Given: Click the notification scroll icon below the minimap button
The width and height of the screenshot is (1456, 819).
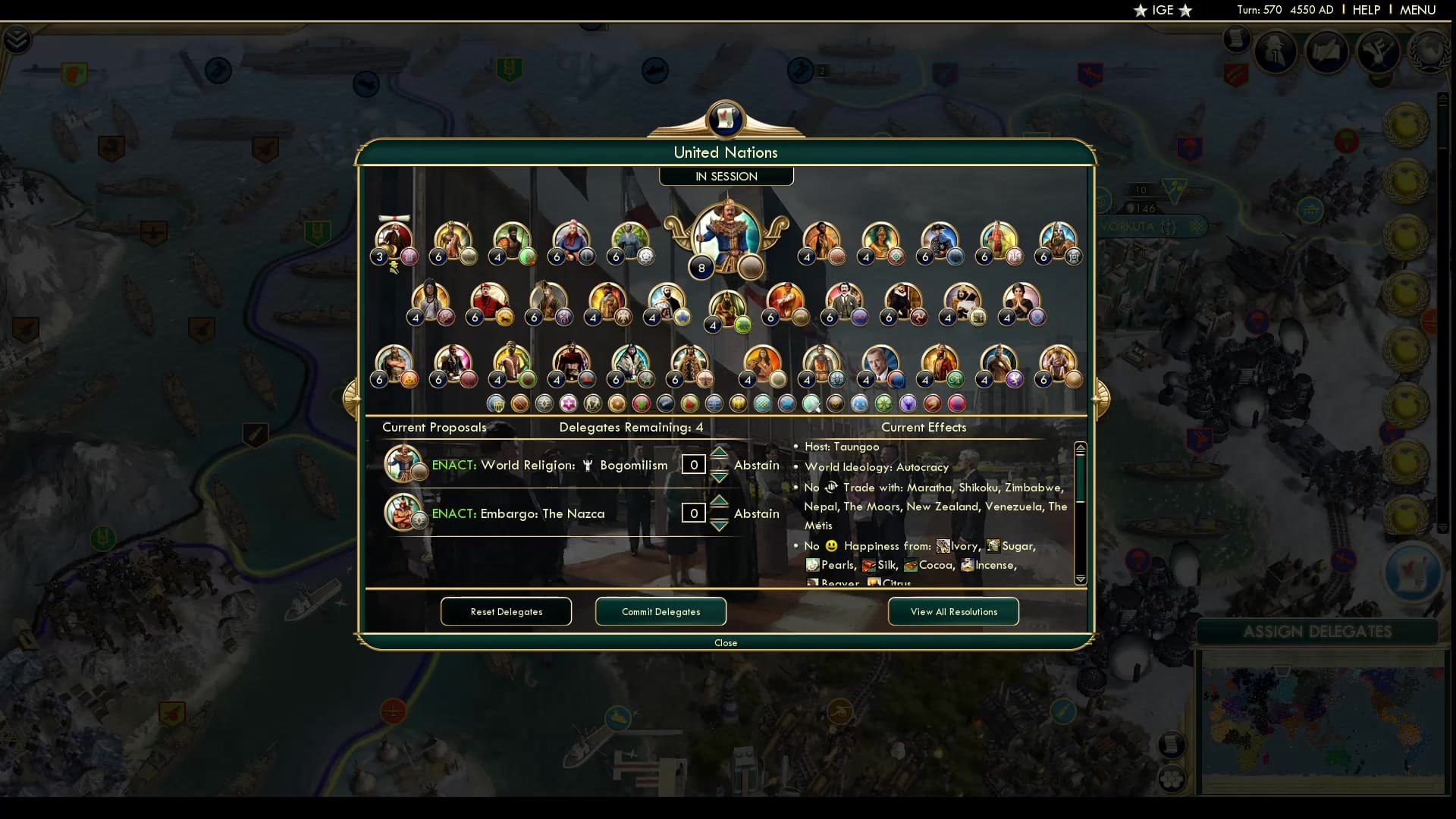Looking at the screenshot, I should click(x=1238, y=38).
